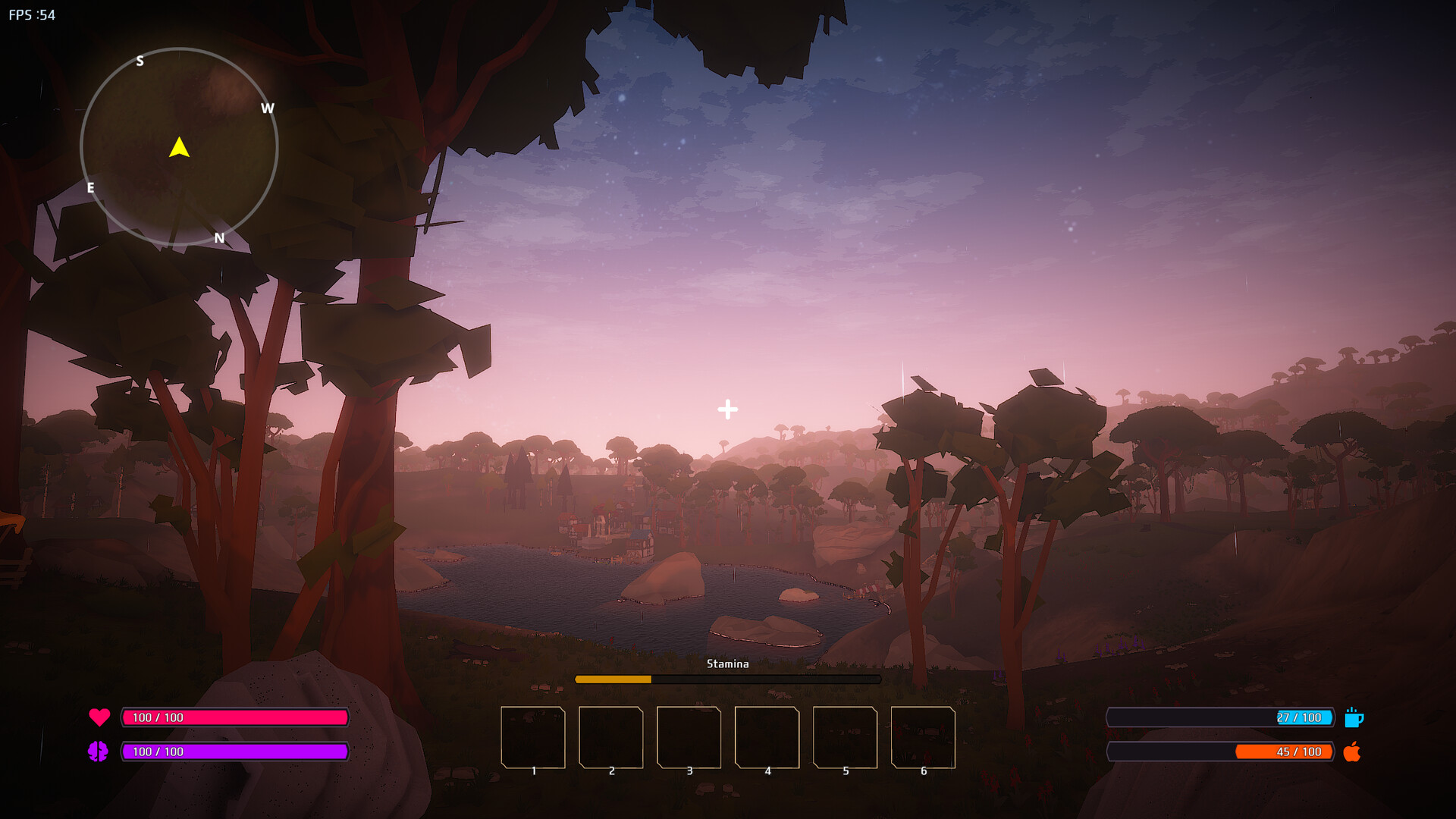The height and width of the screenshot is (819, 1456).
Task: Click the blue coffee mug thirst icon
Action: (1356, 717)
